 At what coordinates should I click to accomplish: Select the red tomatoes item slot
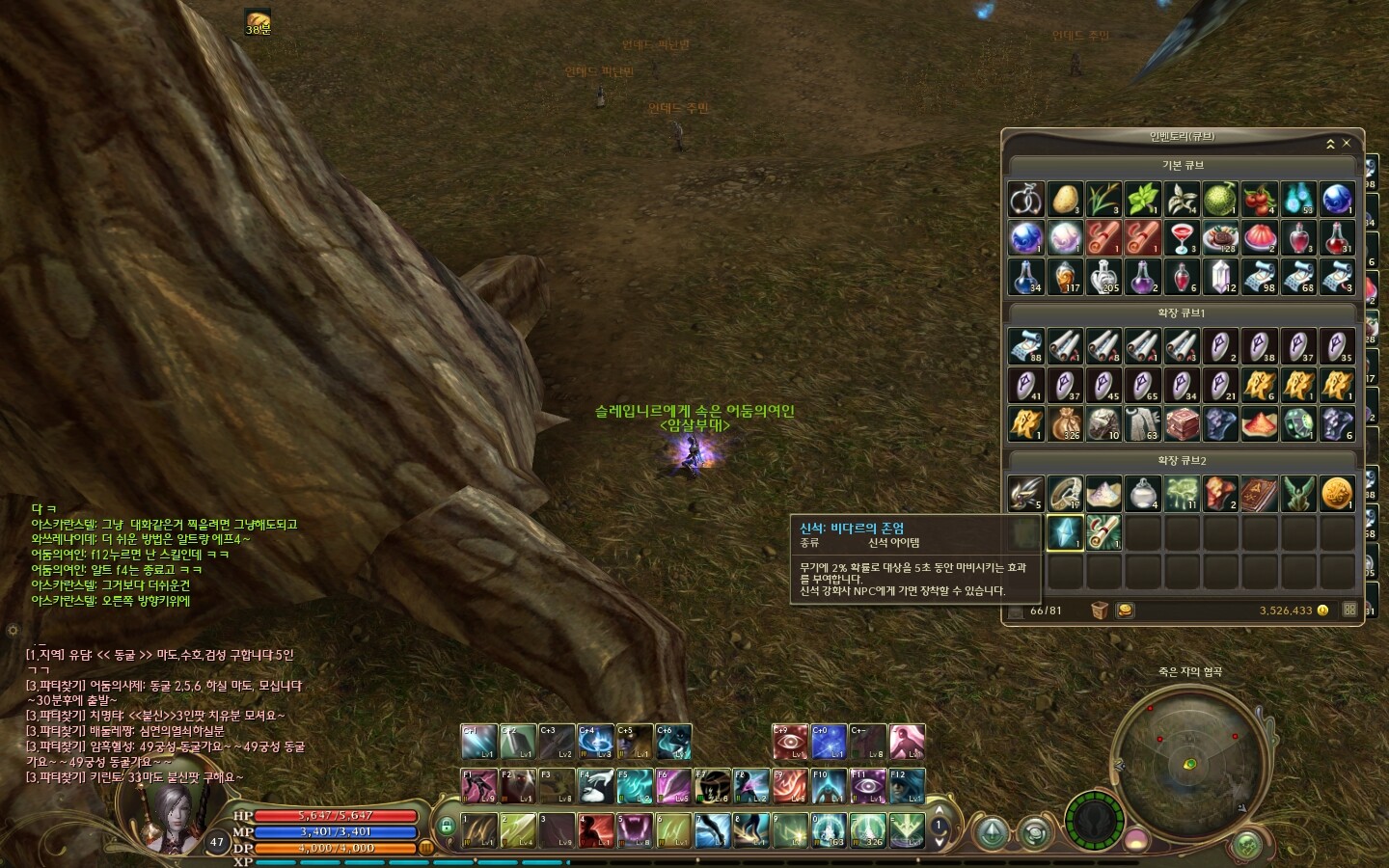[1259, 199]
